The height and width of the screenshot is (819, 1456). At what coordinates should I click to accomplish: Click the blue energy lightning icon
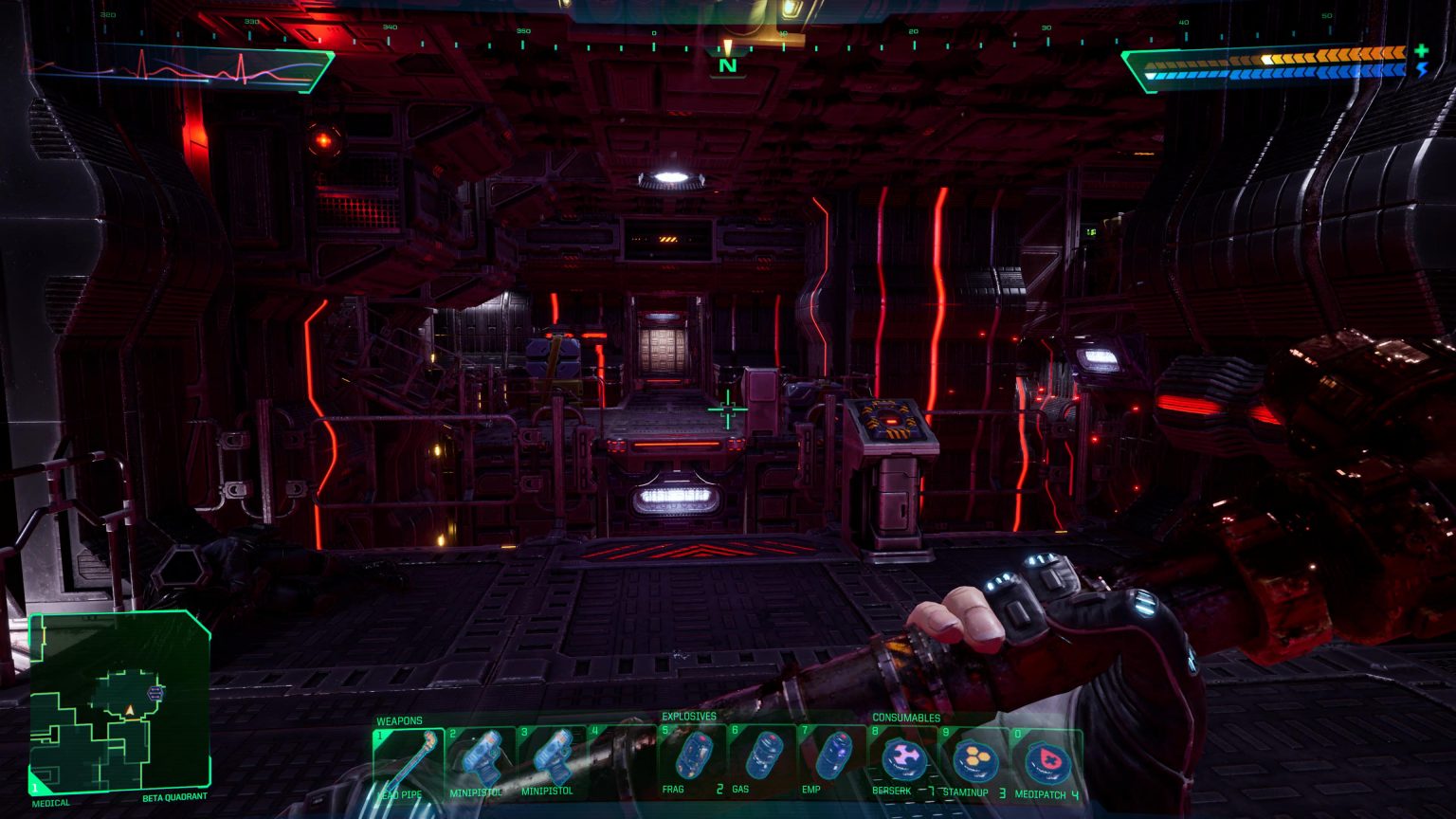(1422, 69)
